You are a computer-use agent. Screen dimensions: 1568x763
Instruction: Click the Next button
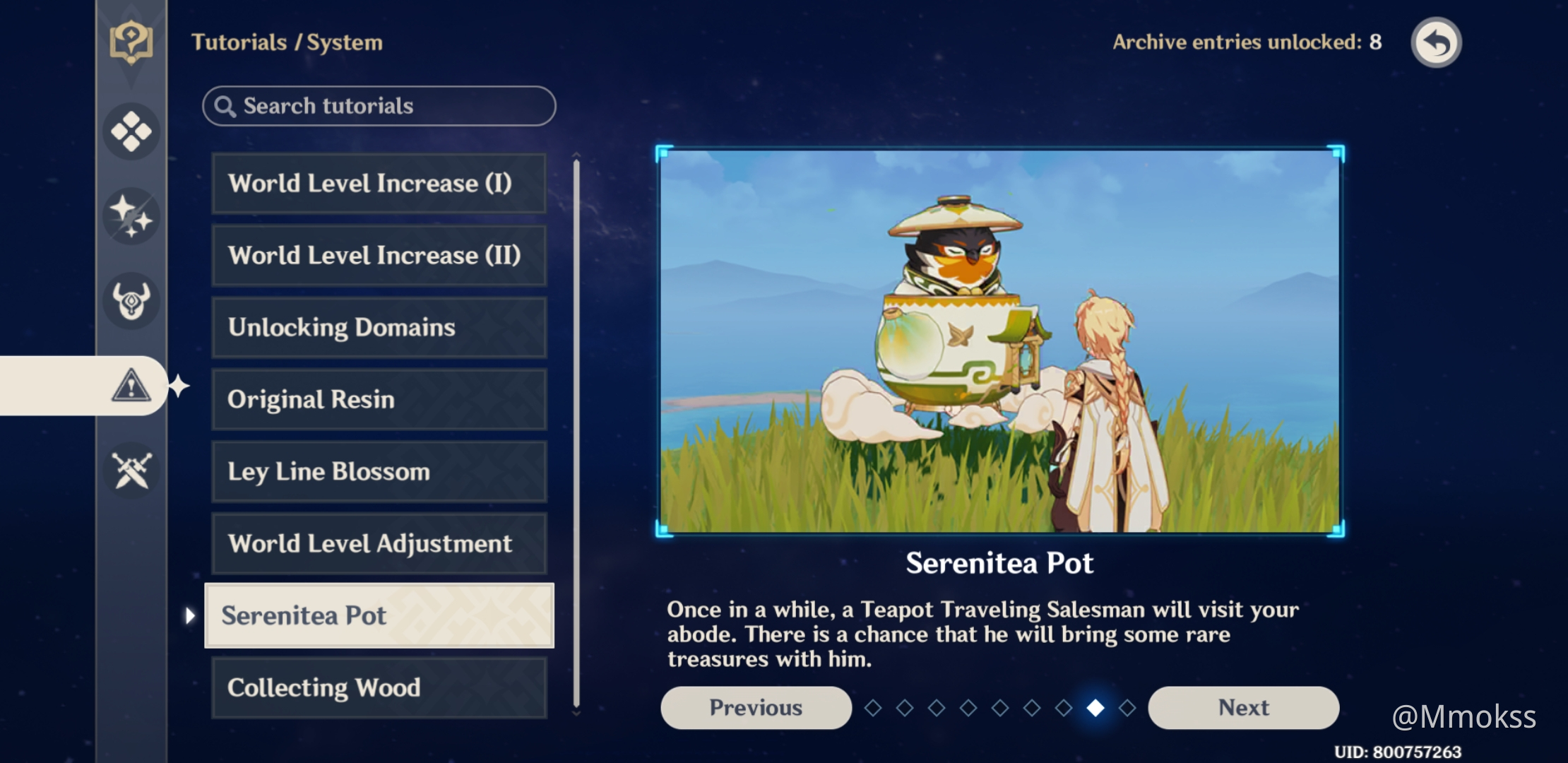click(x=1243, y=707)
